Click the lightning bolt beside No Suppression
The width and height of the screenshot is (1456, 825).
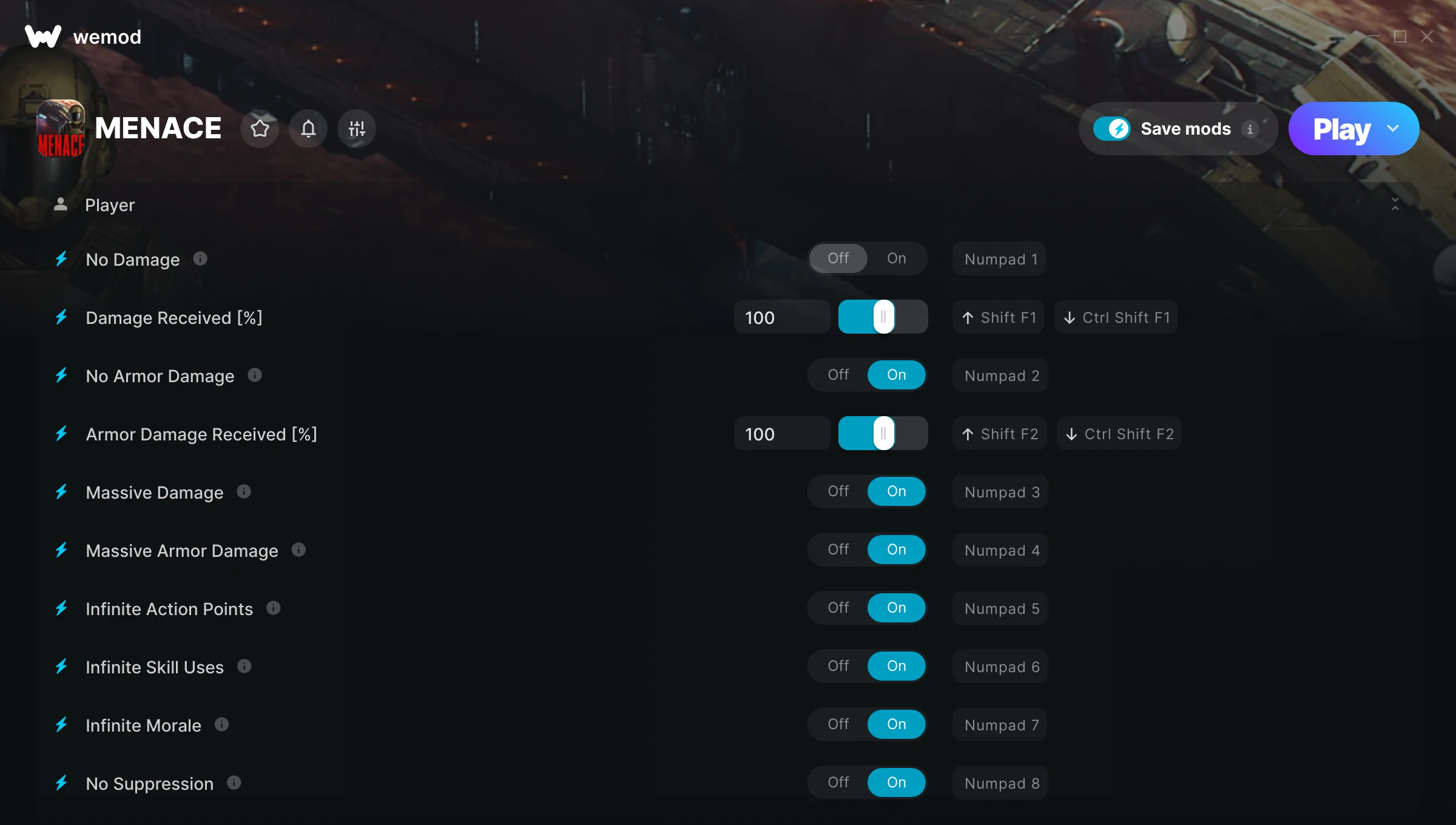61,783
